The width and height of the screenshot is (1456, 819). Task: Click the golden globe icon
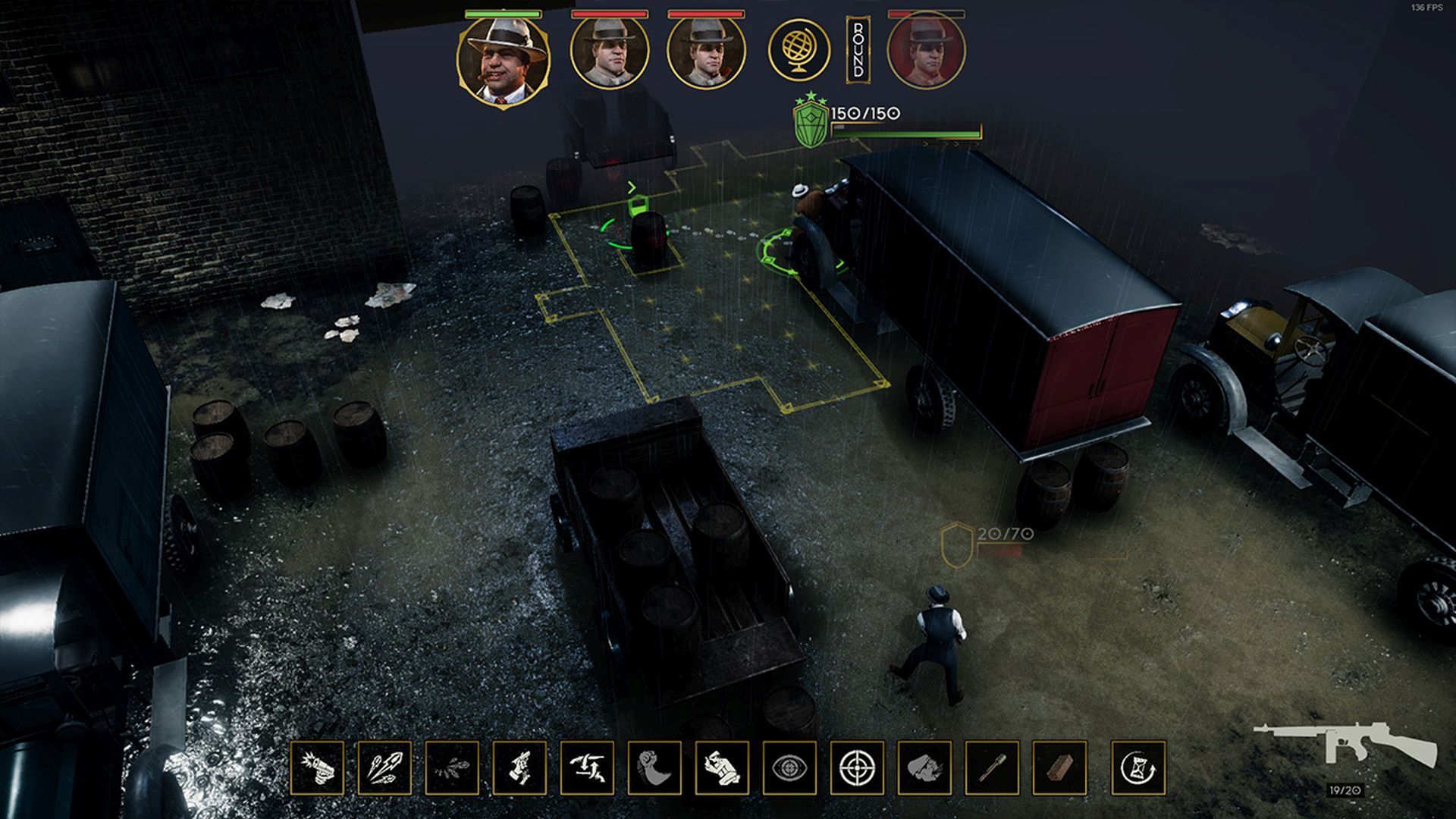[799, 50]
